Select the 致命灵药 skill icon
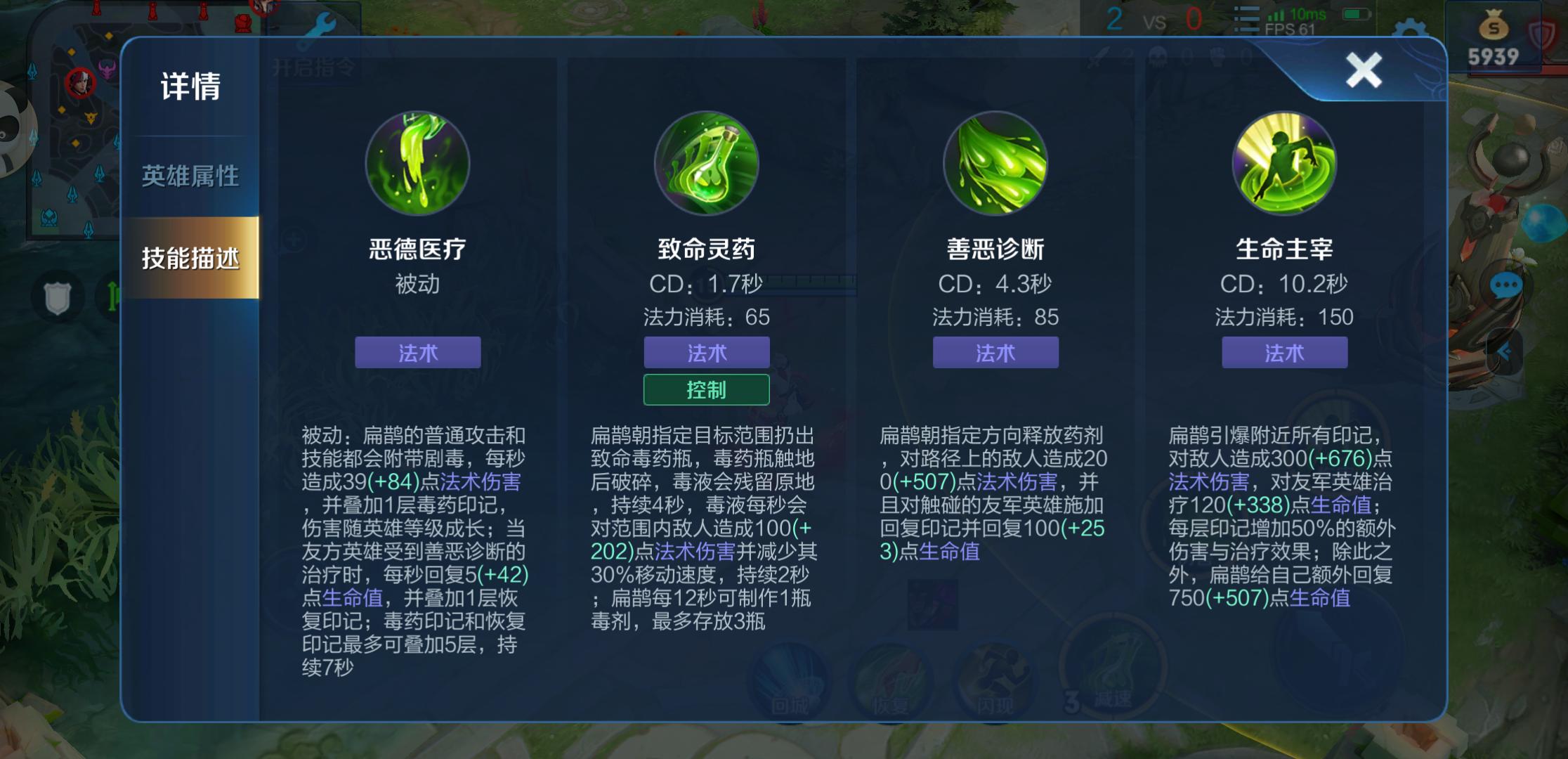This screenshot has width=1568, height=759. point(707,163)
